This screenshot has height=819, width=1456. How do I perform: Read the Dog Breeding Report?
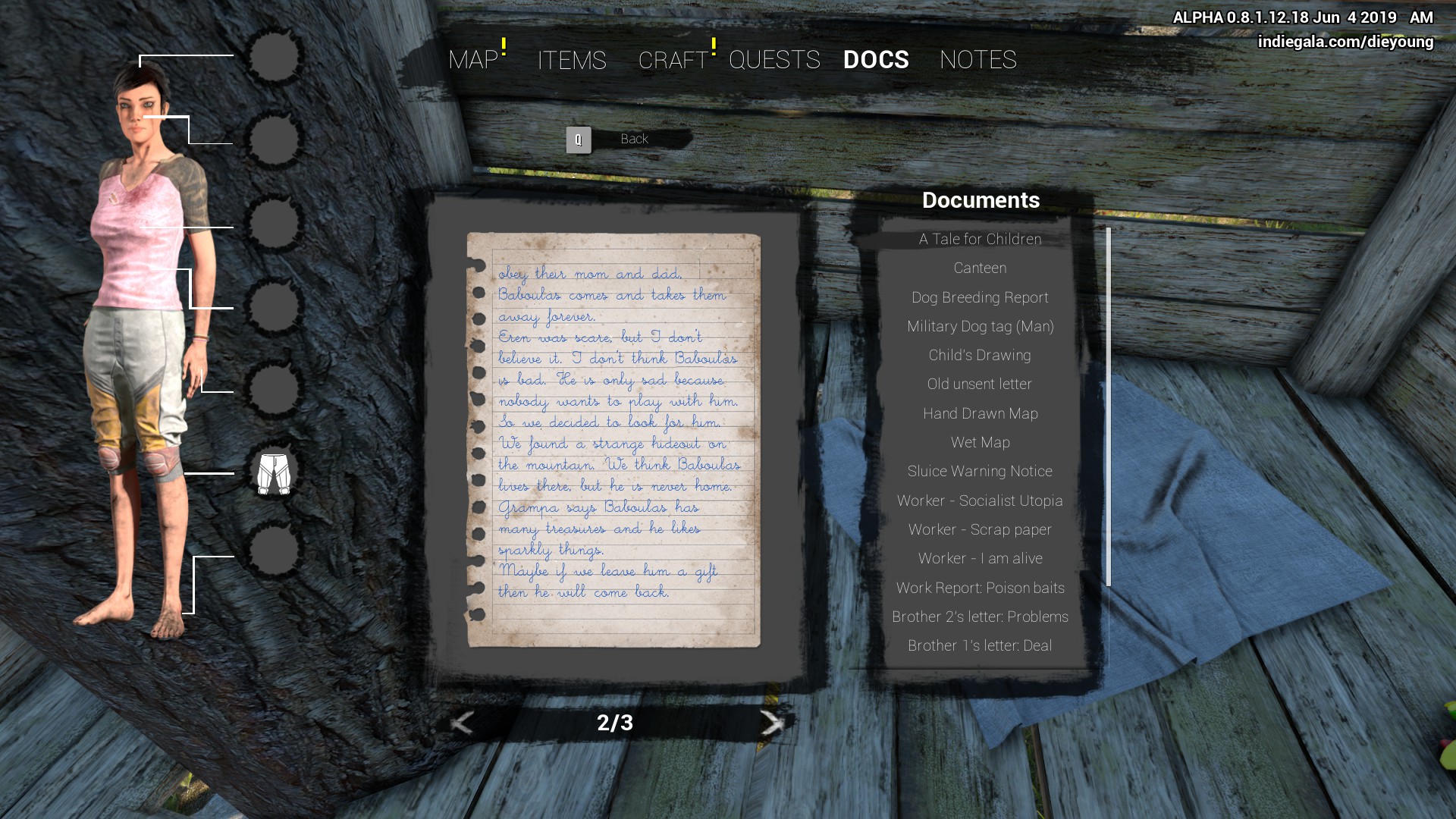980,297
